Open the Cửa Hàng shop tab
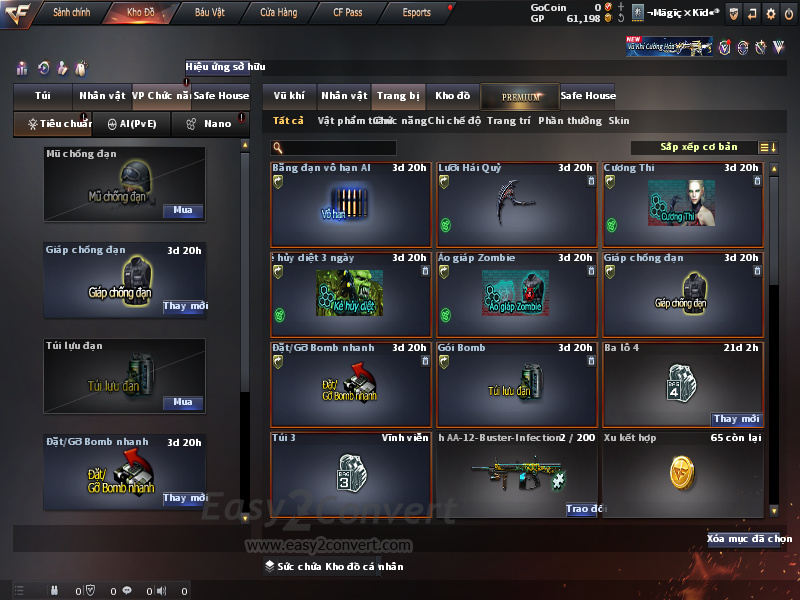Viewport: 800px width, 600px height. pos(278,13)
